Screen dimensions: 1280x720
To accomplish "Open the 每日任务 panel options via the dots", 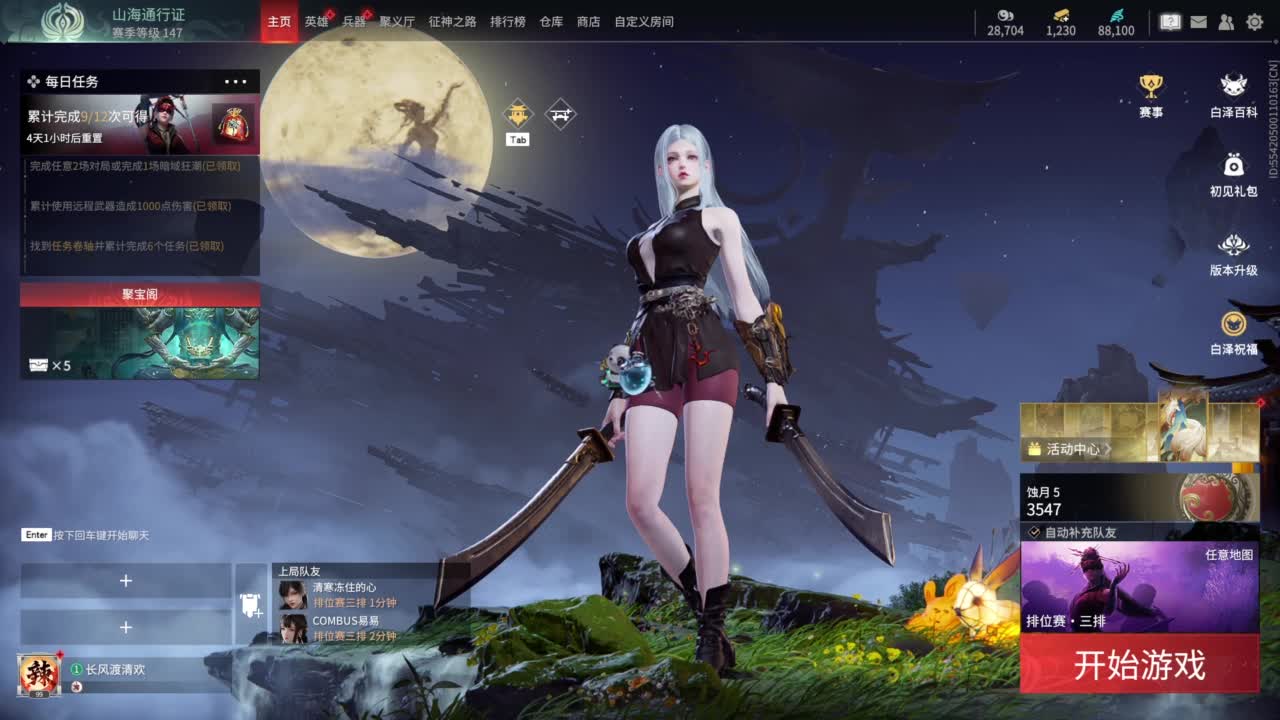I will (x=236, y=80).
